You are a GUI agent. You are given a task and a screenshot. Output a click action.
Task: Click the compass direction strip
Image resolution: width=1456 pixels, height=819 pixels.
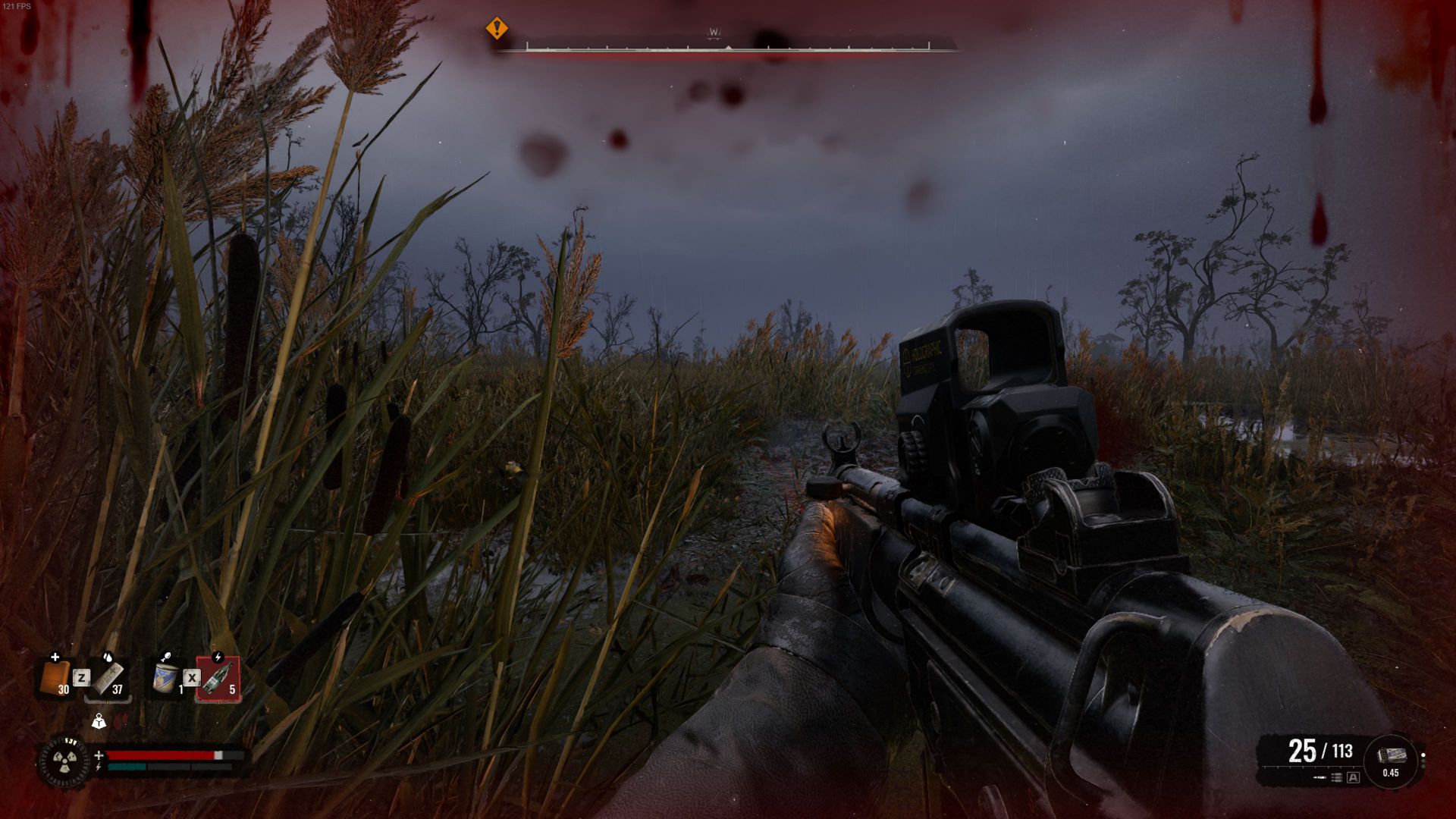728,47
